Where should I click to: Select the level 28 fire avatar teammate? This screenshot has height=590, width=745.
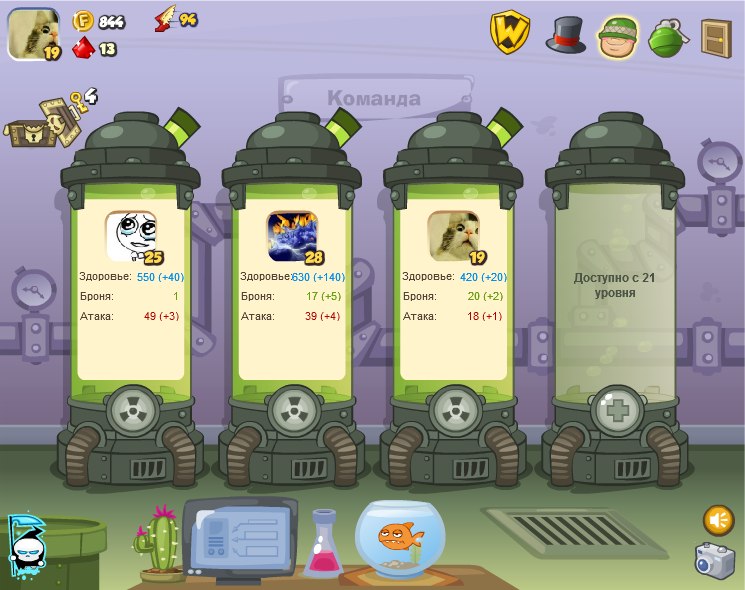tap(293, 237)
